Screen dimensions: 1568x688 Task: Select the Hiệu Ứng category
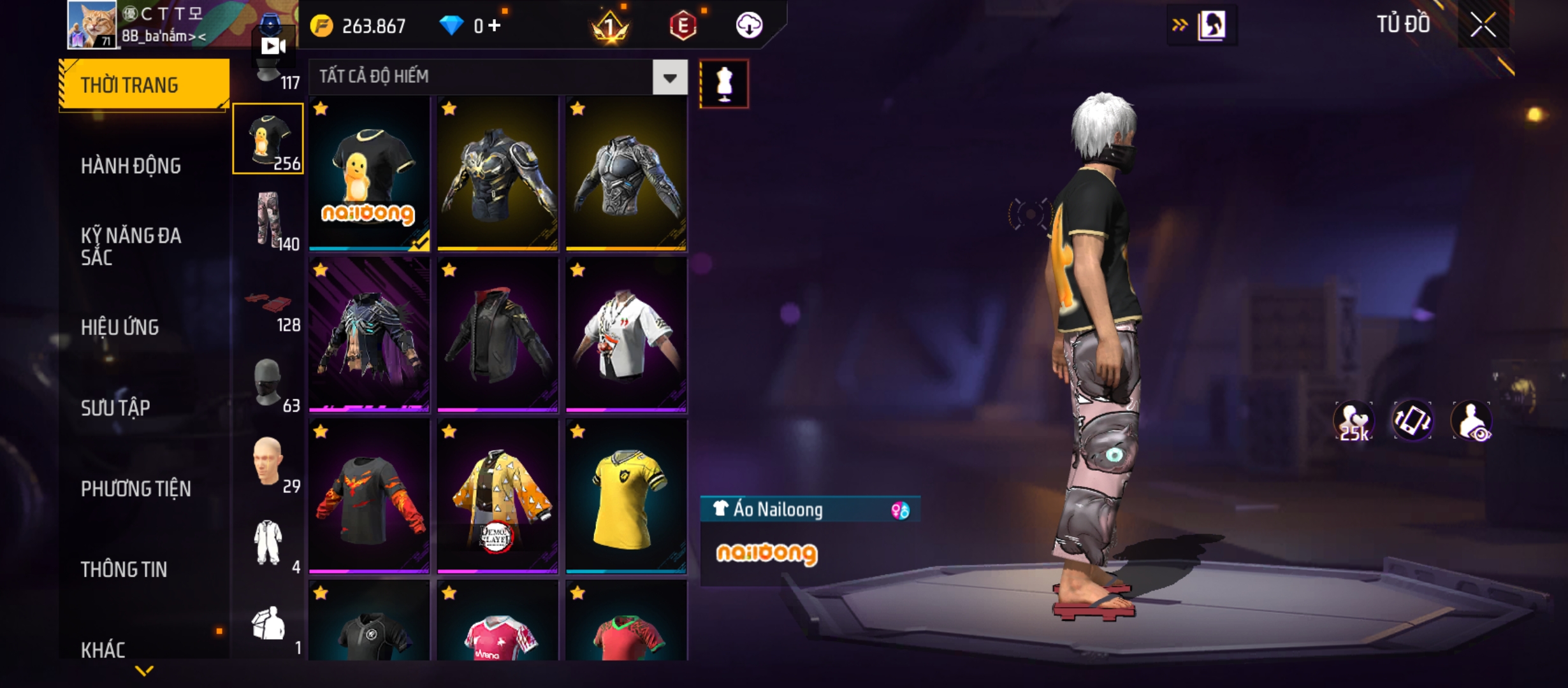(x=120, y=327)
